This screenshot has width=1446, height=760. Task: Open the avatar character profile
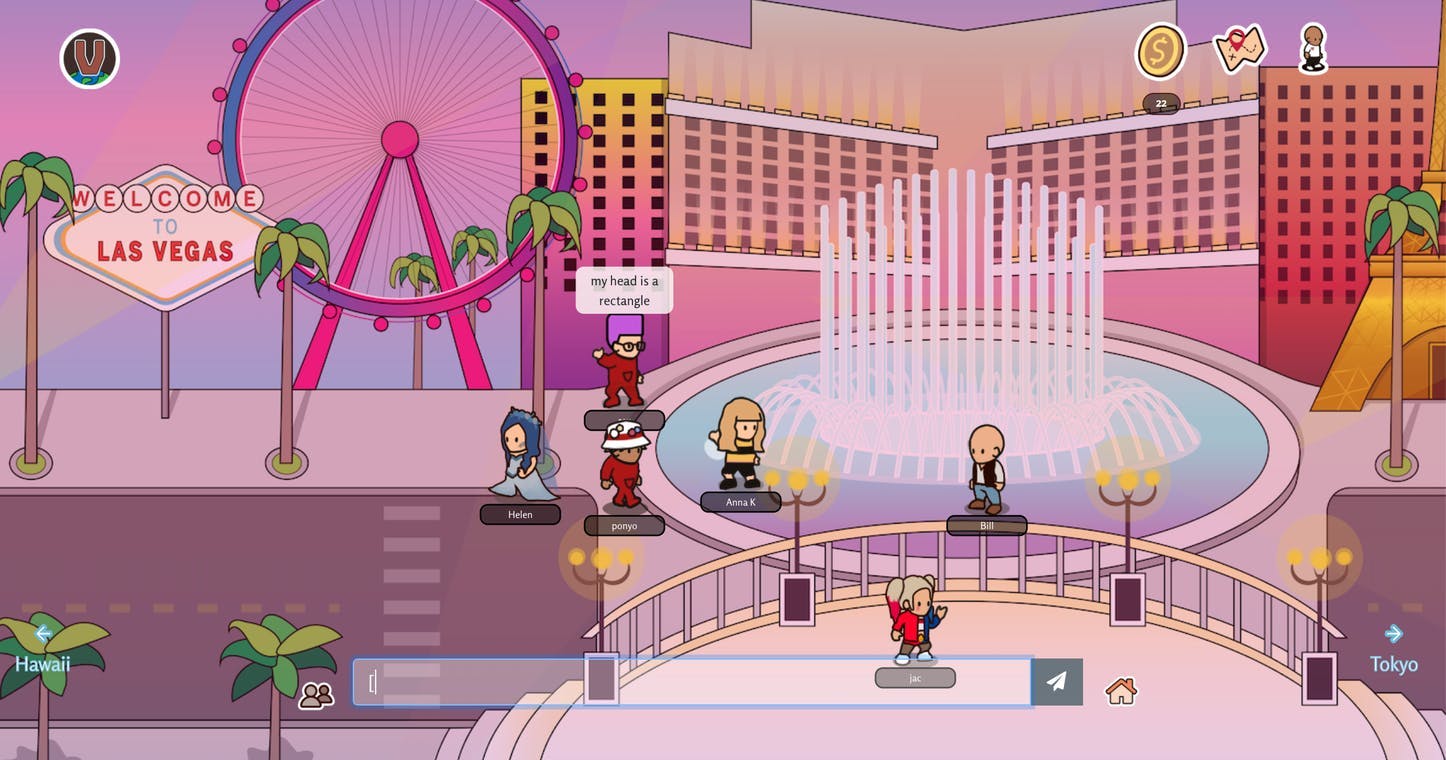click(x=1313, y=49)
